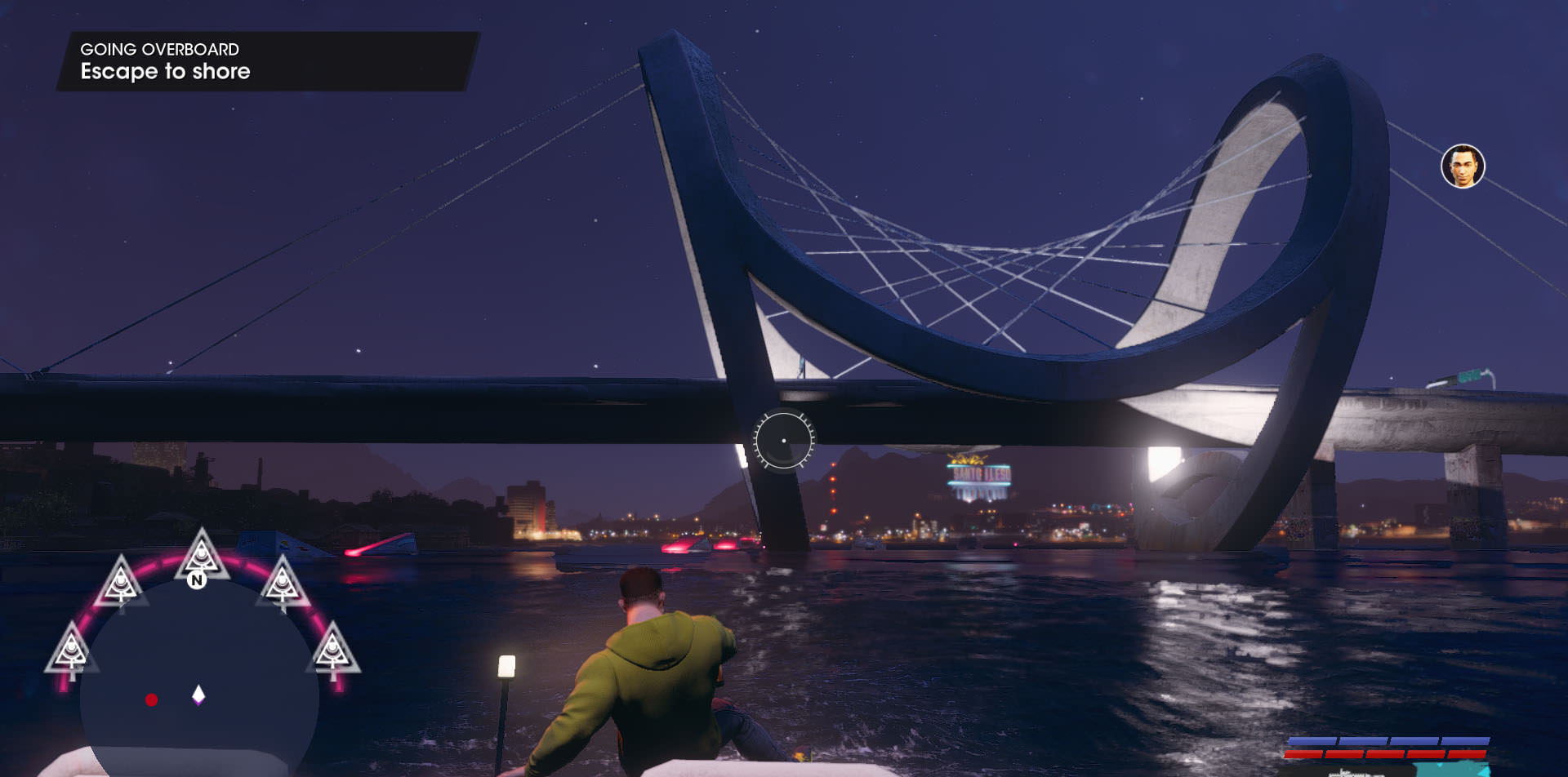
Task: Click the "Escape to shore" objective tracker
Action: [x=165, y=71]
